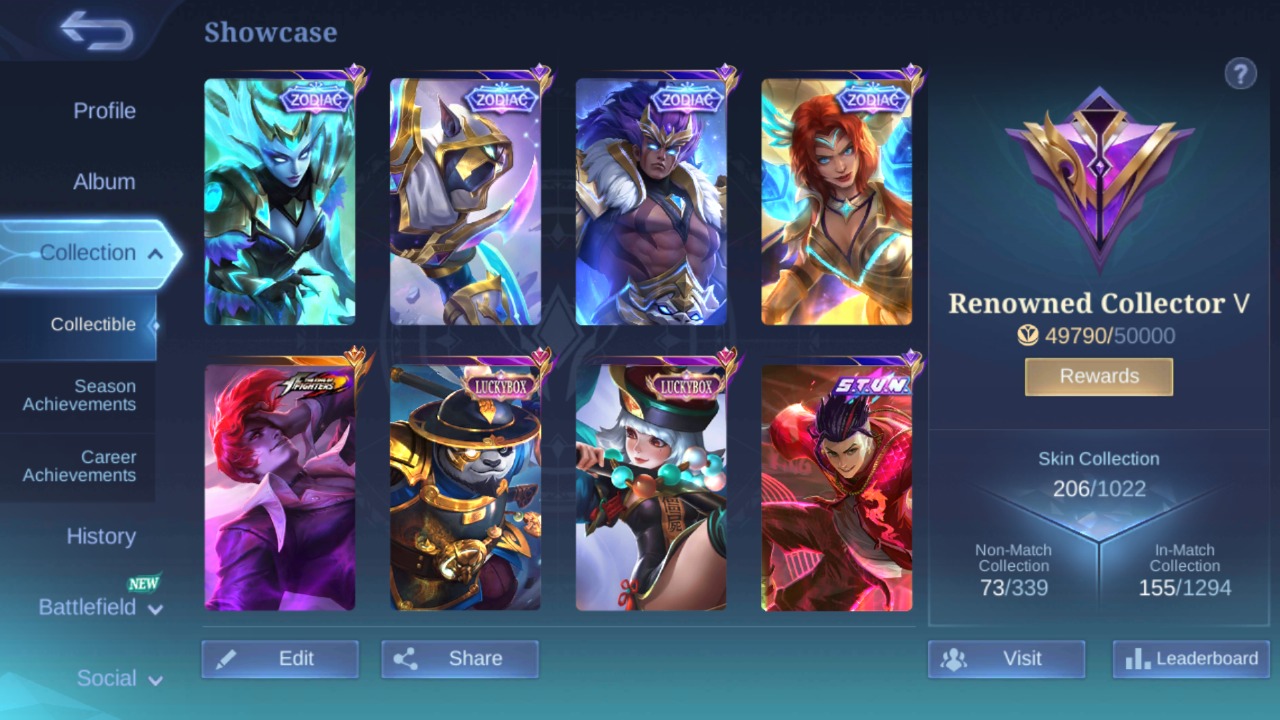Claim prizes with the Rewards button
The image size is (1280, 720).
click(1098, 376)
